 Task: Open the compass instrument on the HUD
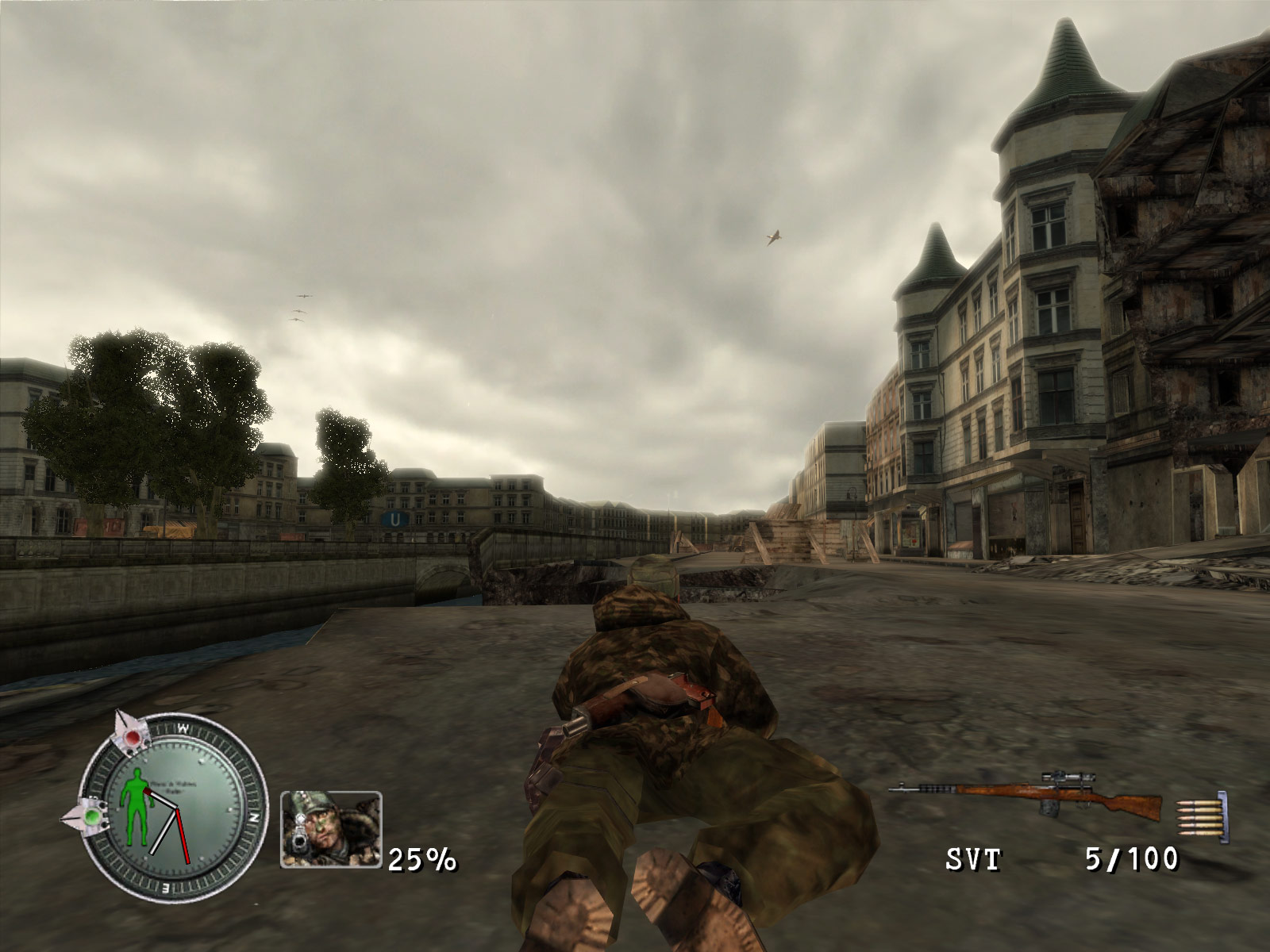click(175, 809)
